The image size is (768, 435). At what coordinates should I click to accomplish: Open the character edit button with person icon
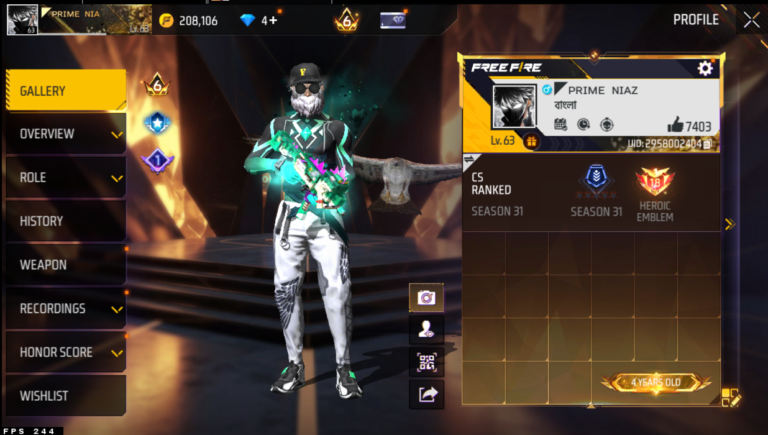click(x=426, y=329)
